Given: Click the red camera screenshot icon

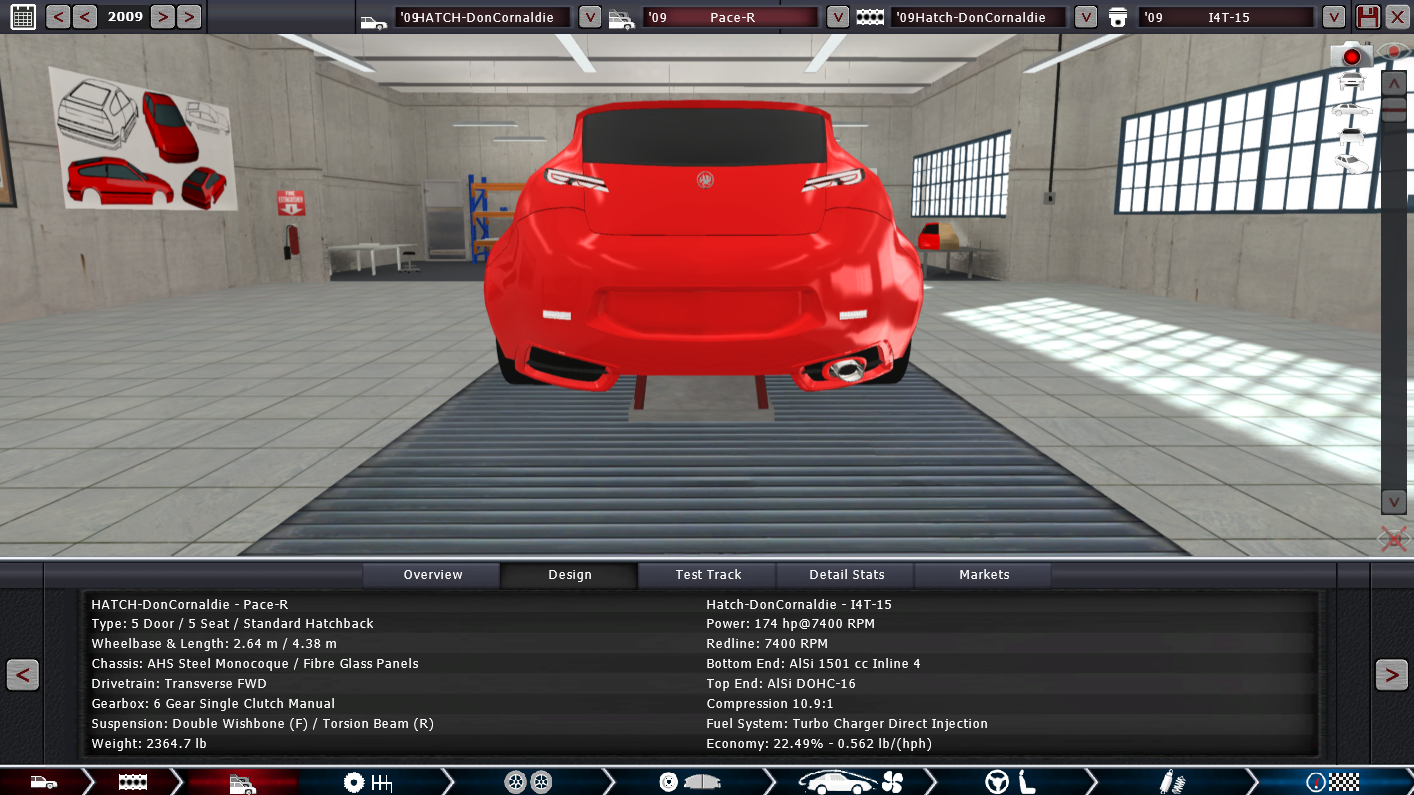Looking at the screenshot, I should (x=1351, y=56).
